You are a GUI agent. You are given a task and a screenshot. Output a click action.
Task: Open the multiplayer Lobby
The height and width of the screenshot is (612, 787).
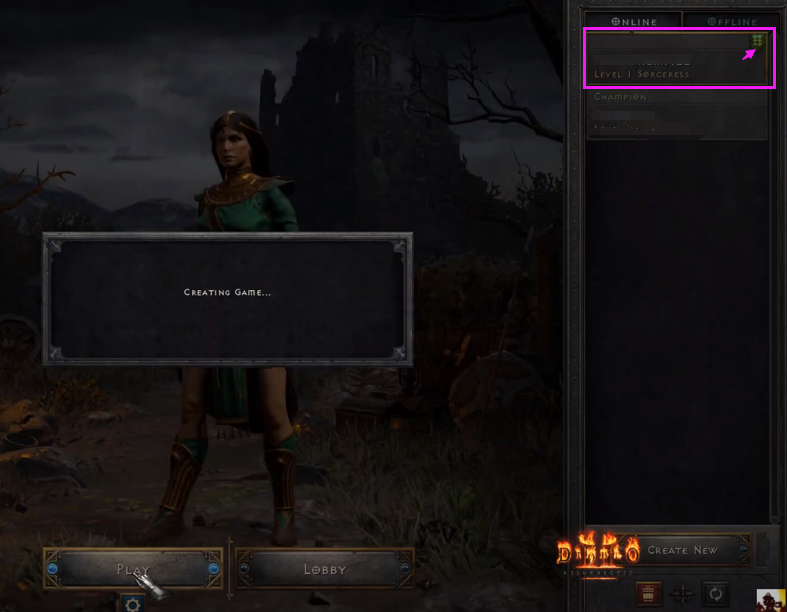[x=325, y=569]
